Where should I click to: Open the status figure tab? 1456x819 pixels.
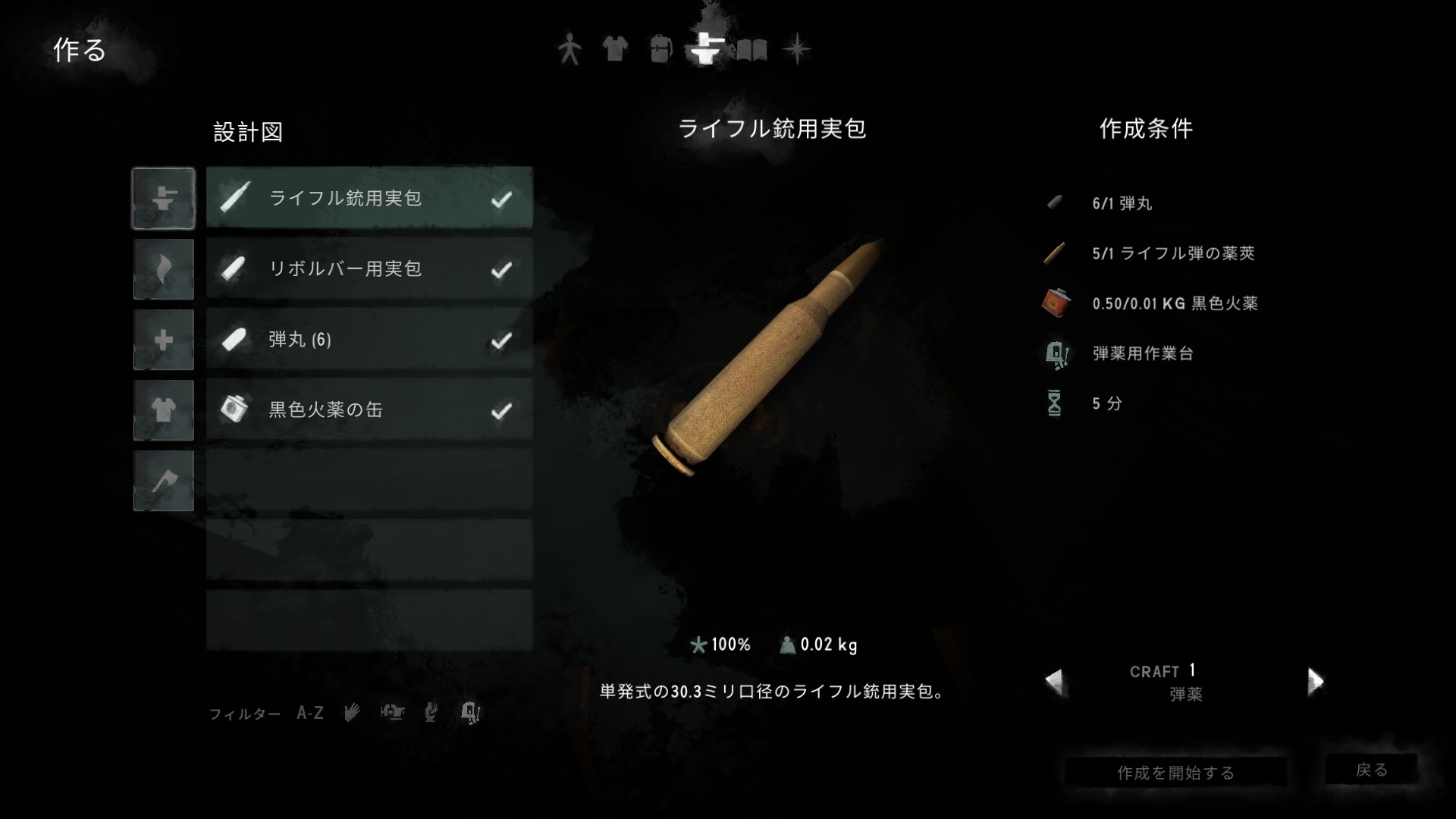pyautogui.click(x=569, y=49)
